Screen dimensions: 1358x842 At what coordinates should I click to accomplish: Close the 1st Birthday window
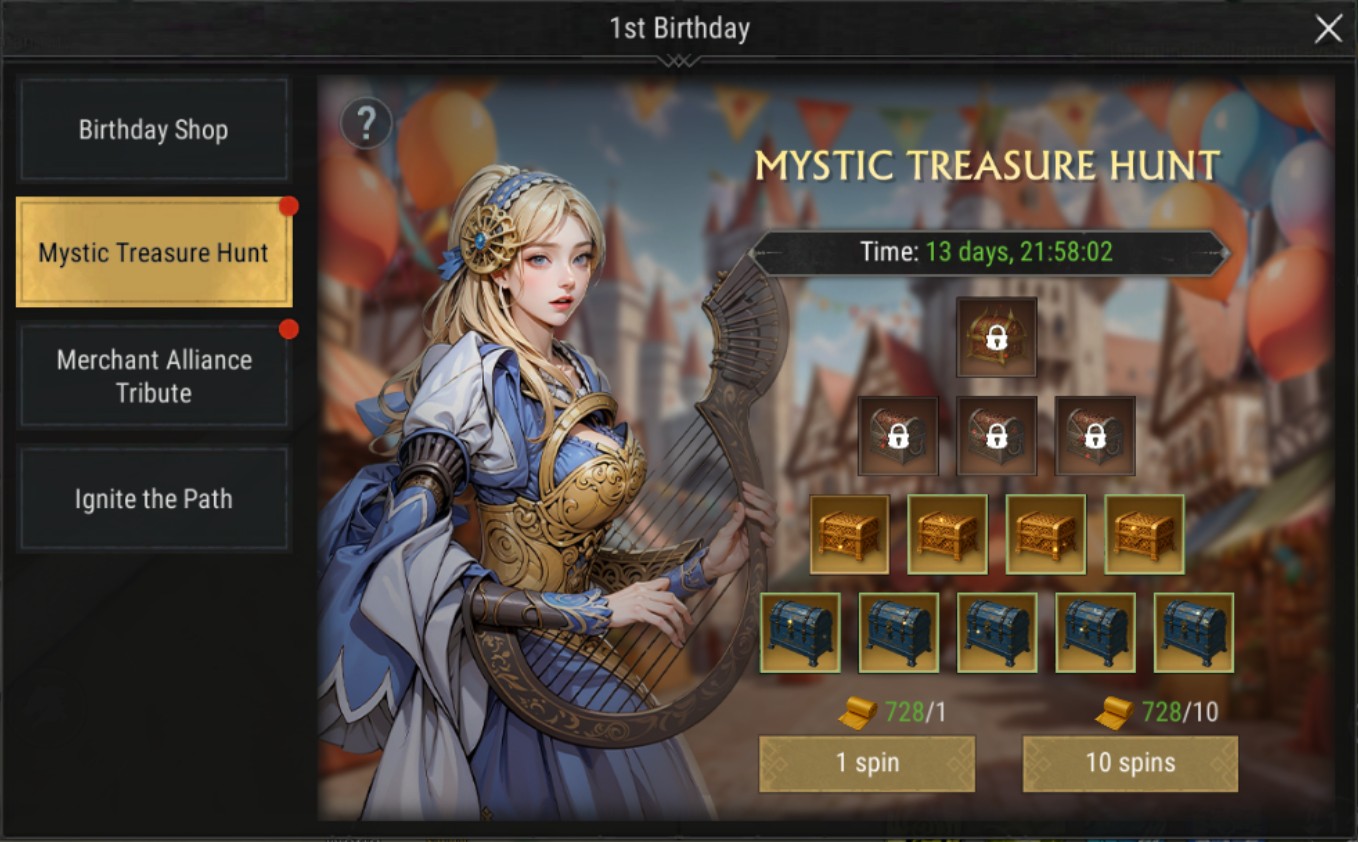[1328, 29]
